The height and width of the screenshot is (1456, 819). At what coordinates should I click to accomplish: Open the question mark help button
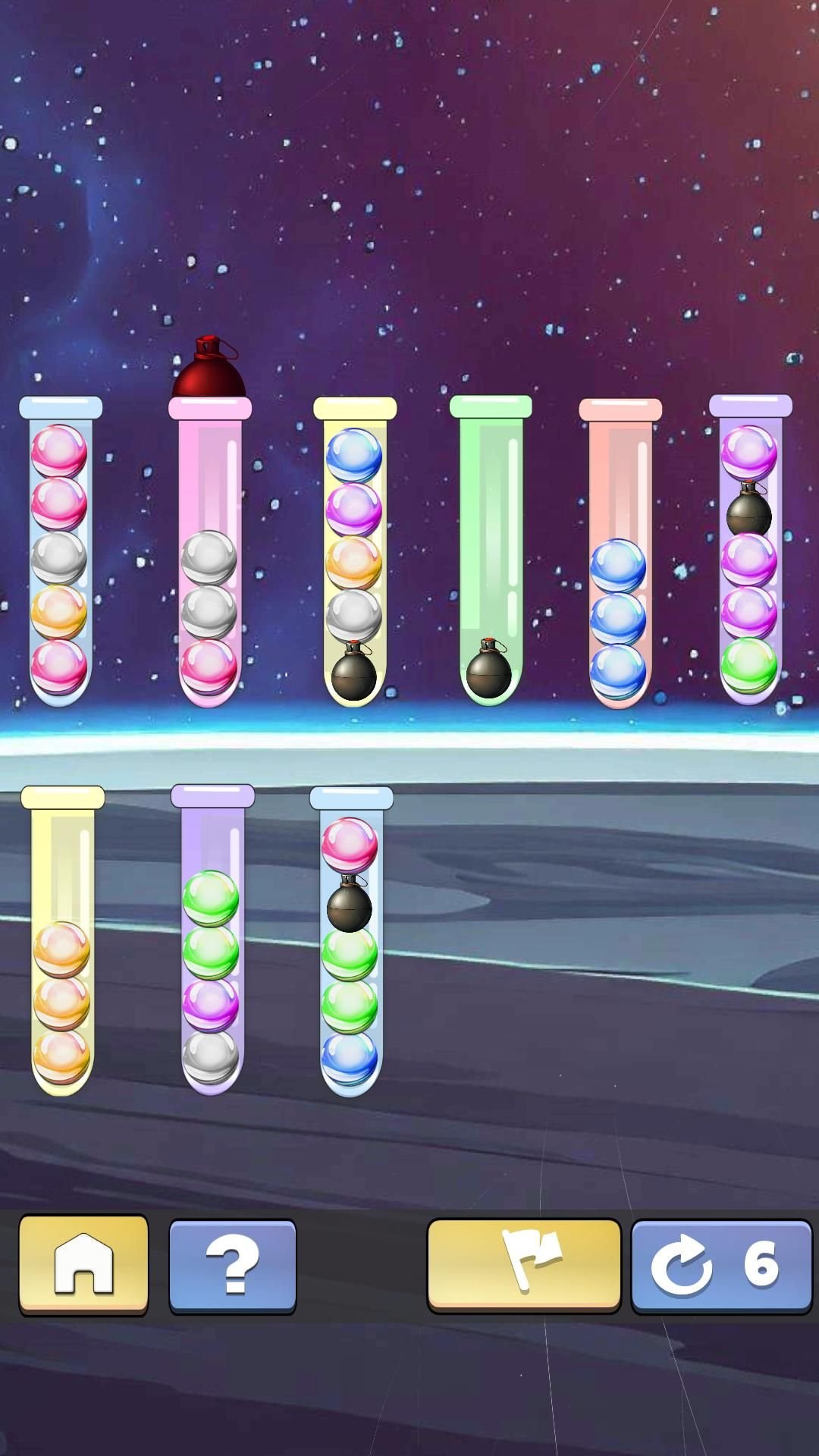(232, 1266)
